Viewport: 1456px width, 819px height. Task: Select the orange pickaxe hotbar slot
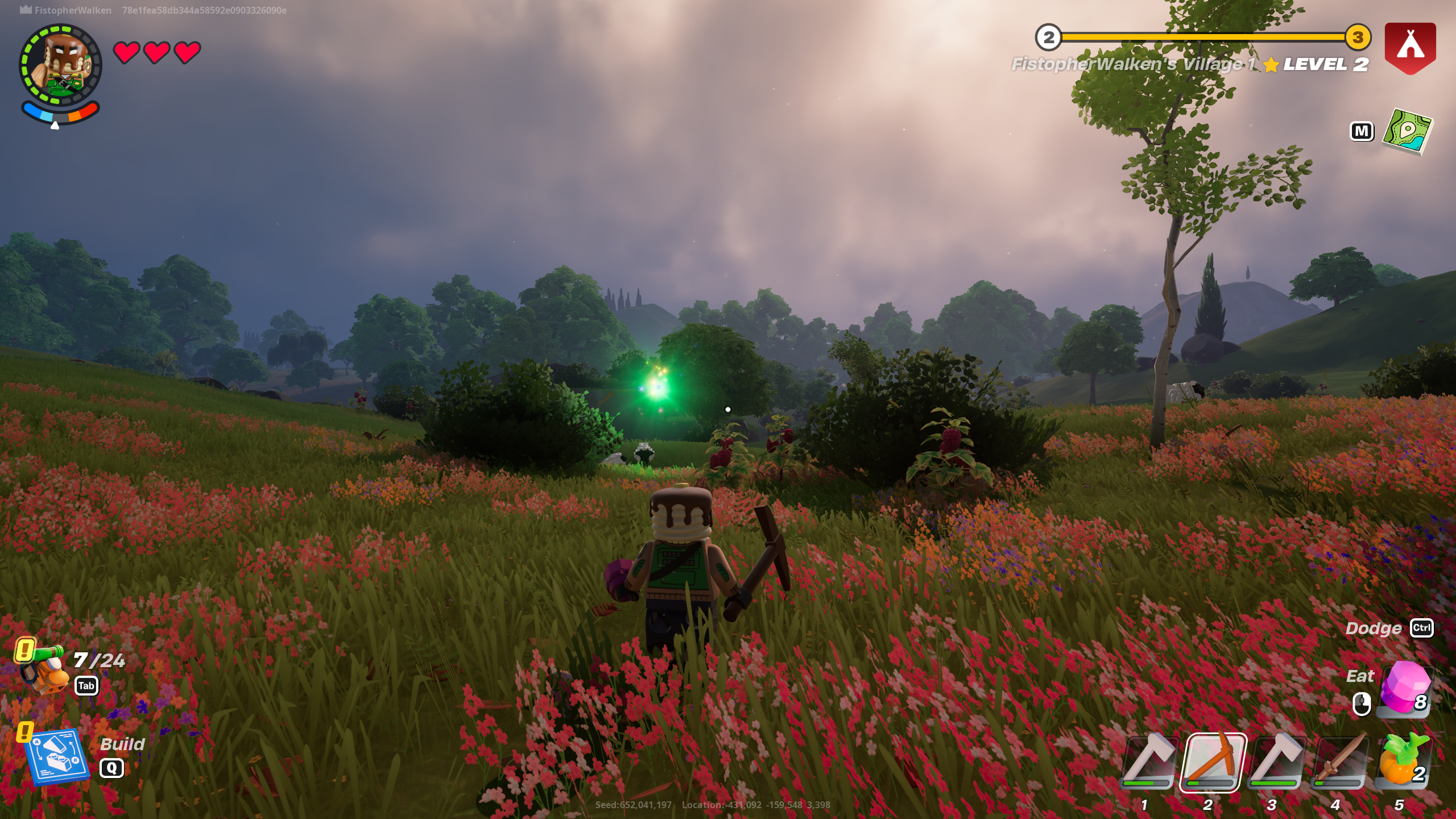(1213, 762)
